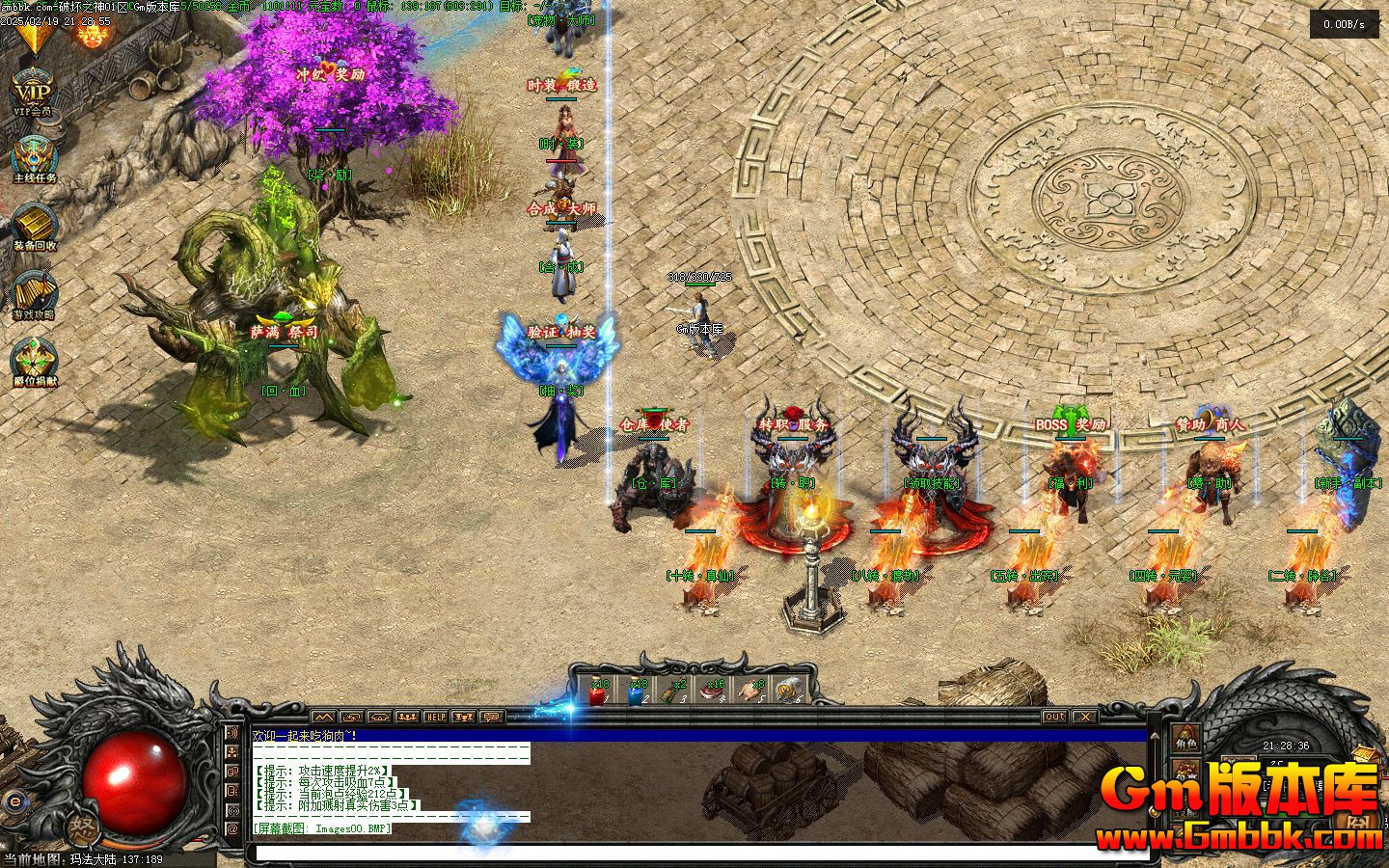Select the raw meat item in slot 4

click(x=714, y=692)
